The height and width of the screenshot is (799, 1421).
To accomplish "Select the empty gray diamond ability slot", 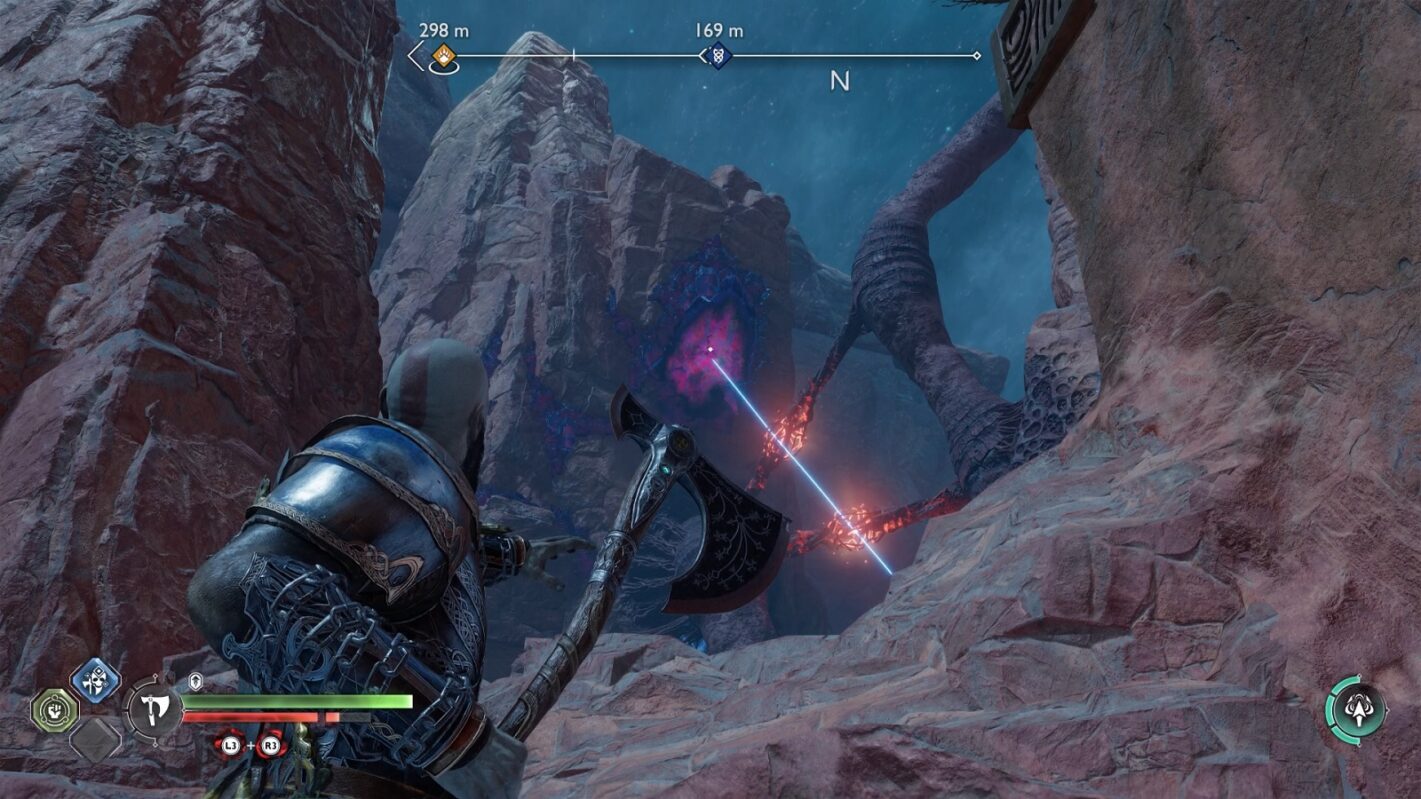I will coord(96,740).
